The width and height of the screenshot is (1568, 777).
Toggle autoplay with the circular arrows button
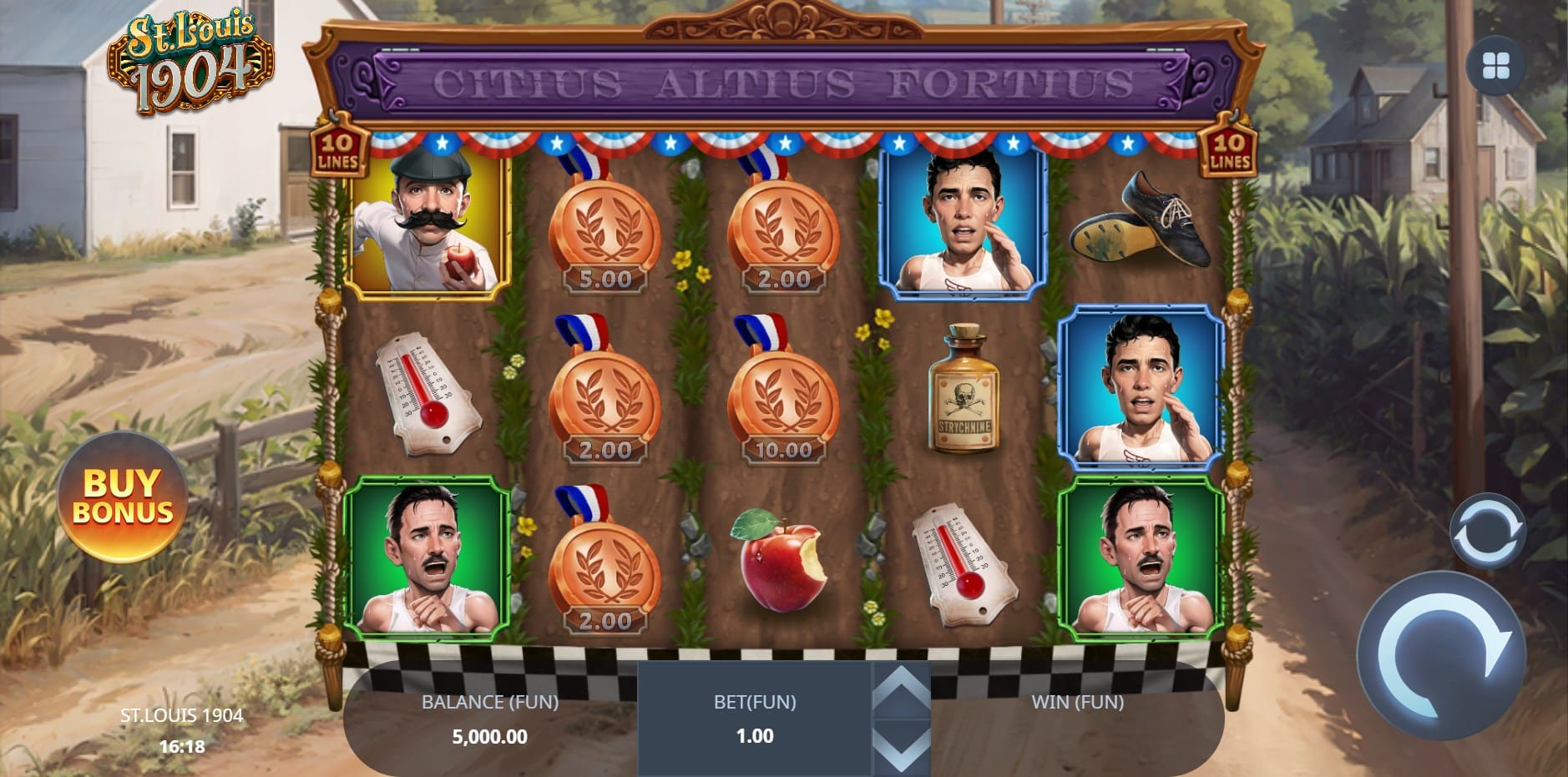click(x=1487, y=532)
